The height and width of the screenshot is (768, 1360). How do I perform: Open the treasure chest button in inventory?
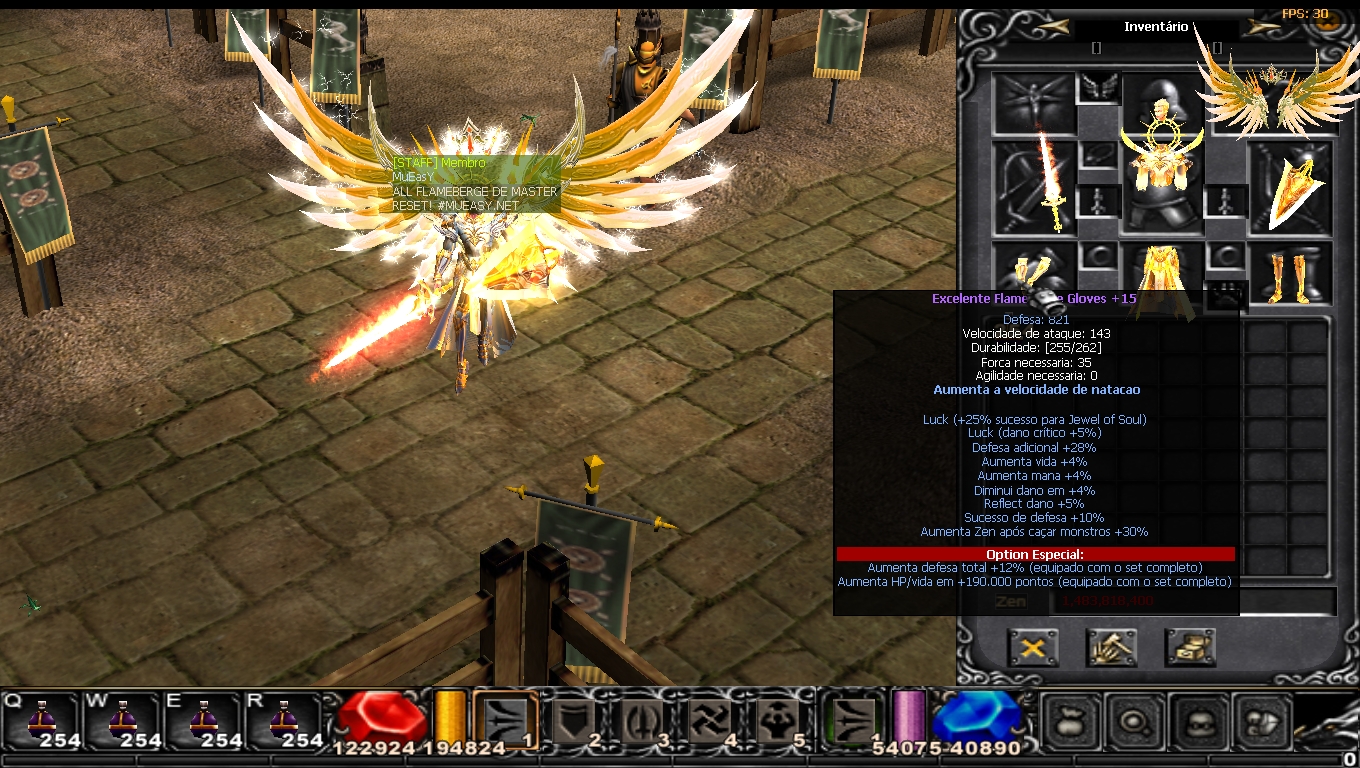tap(1190, 648)
